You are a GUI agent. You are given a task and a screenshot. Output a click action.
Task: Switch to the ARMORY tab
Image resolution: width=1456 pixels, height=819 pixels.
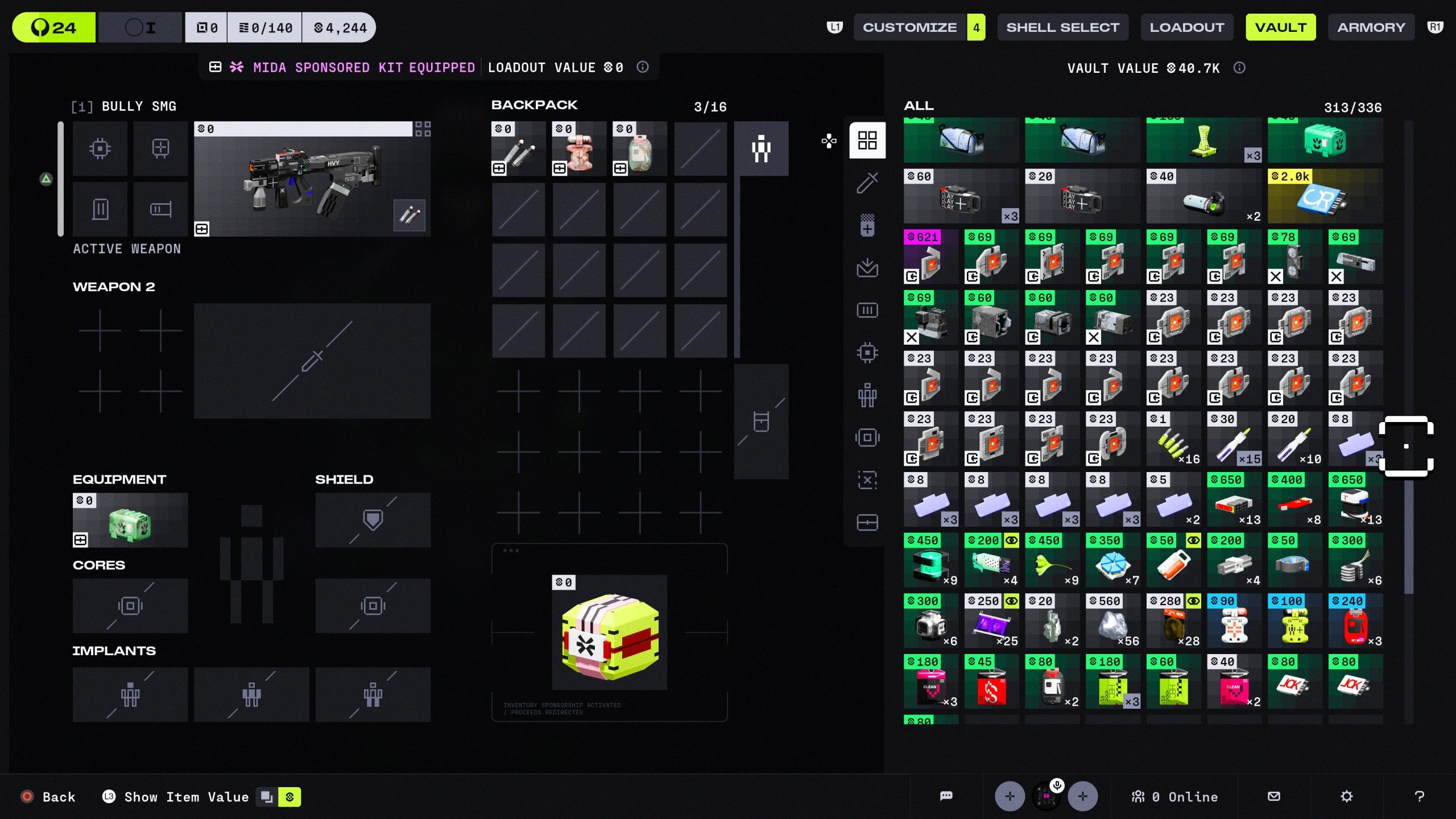(x=1371, y=27)
